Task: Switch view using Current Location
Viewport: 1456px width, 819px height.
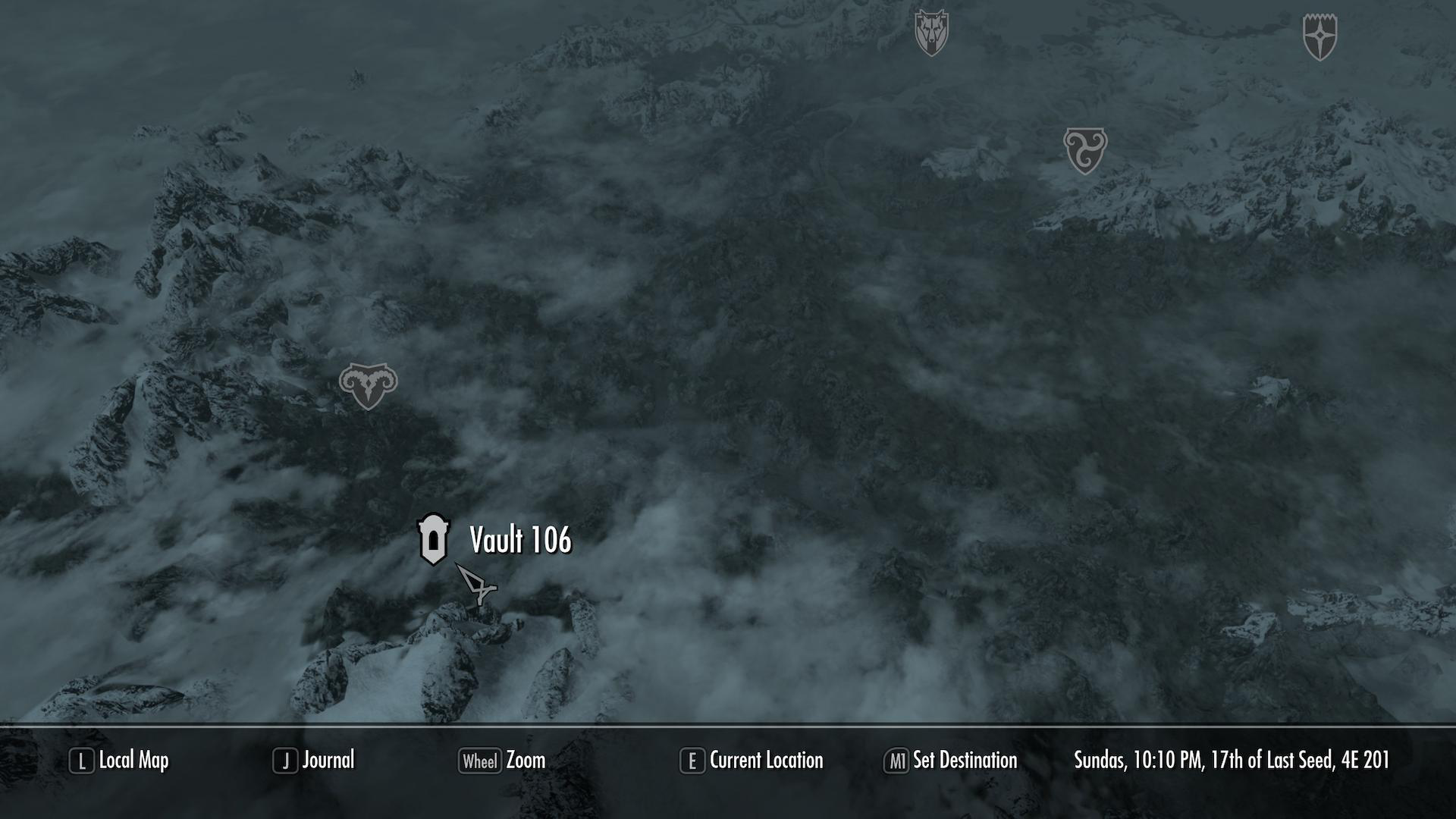Action: pyautogui.click(x=766, y=761)
